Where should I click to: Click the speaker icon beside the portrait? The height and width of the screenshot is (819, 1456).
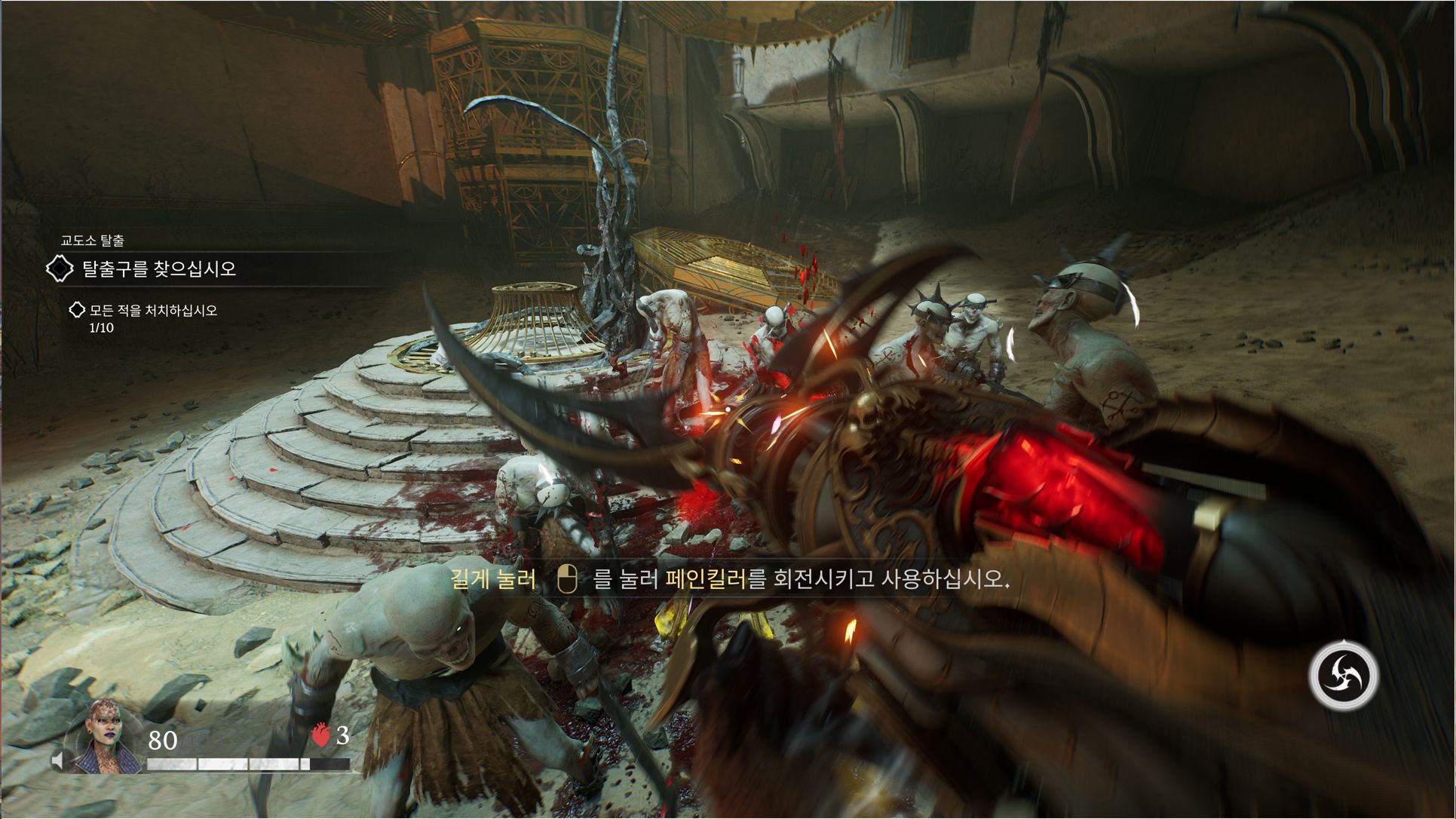point(58,759)
